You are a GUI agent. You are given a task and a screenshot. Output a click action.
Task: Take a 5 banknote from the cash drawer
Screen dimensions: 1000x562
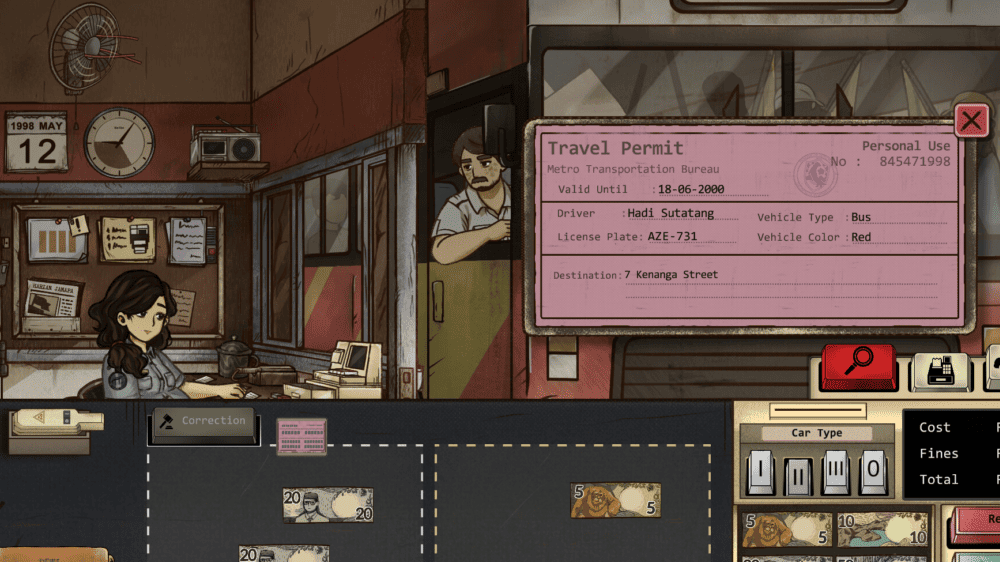[786, 531]
